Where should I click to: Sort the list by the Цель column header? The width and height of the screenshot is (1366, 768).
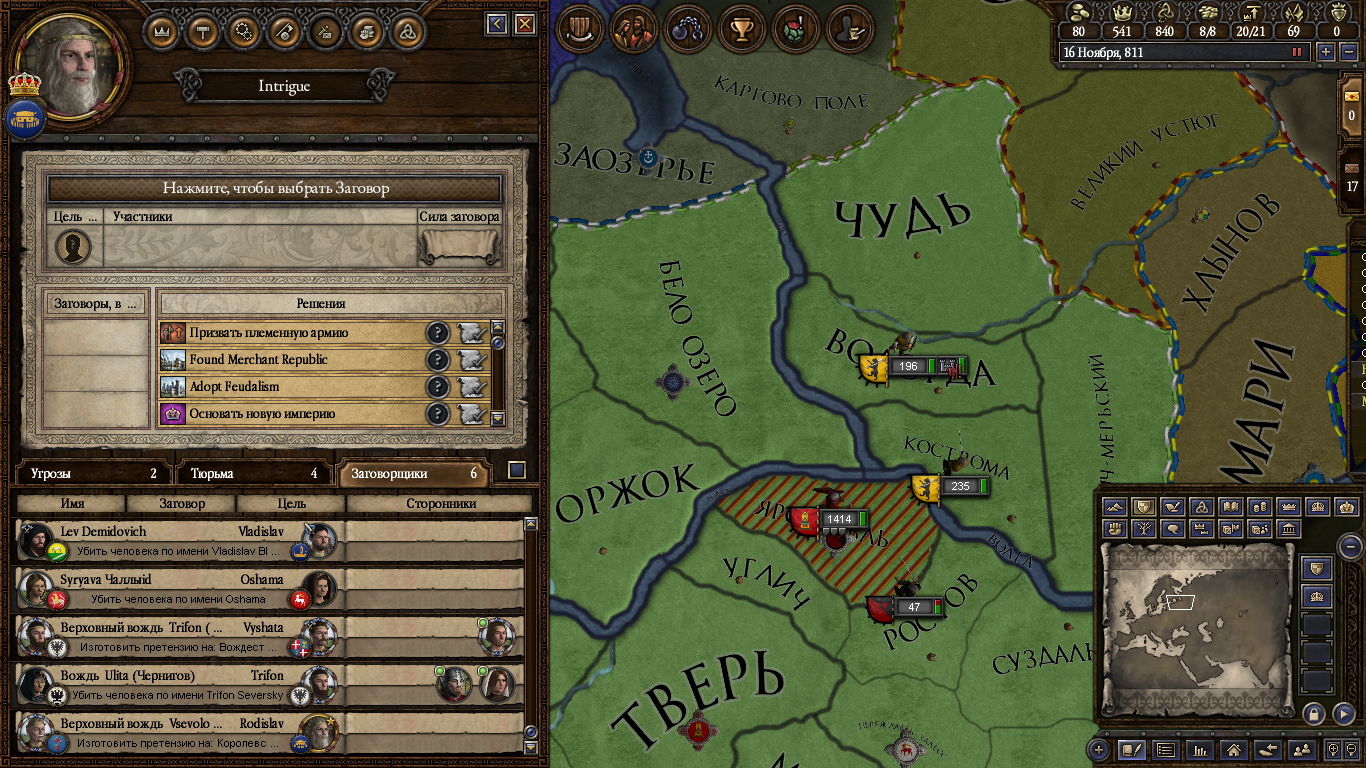click(291, 504)
